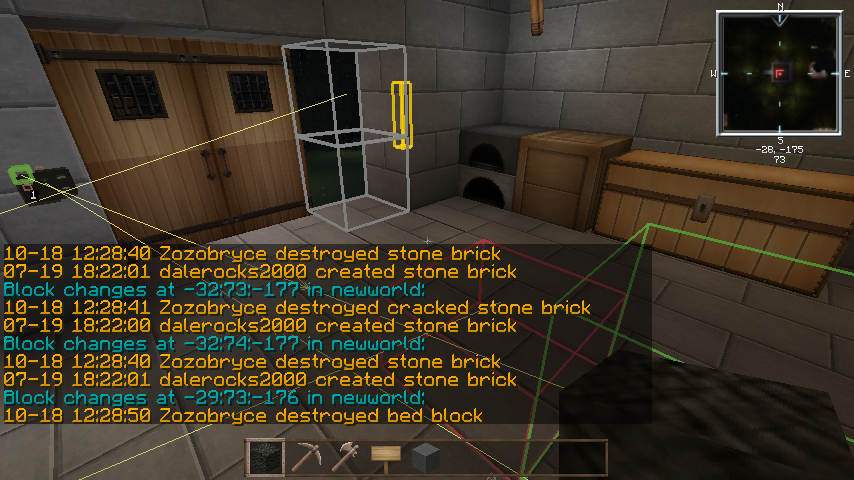Image resolution: width=854 pixels, height=480 pixels.
Task: Click the bed block destroyed chat line
Action: (243, 415)
